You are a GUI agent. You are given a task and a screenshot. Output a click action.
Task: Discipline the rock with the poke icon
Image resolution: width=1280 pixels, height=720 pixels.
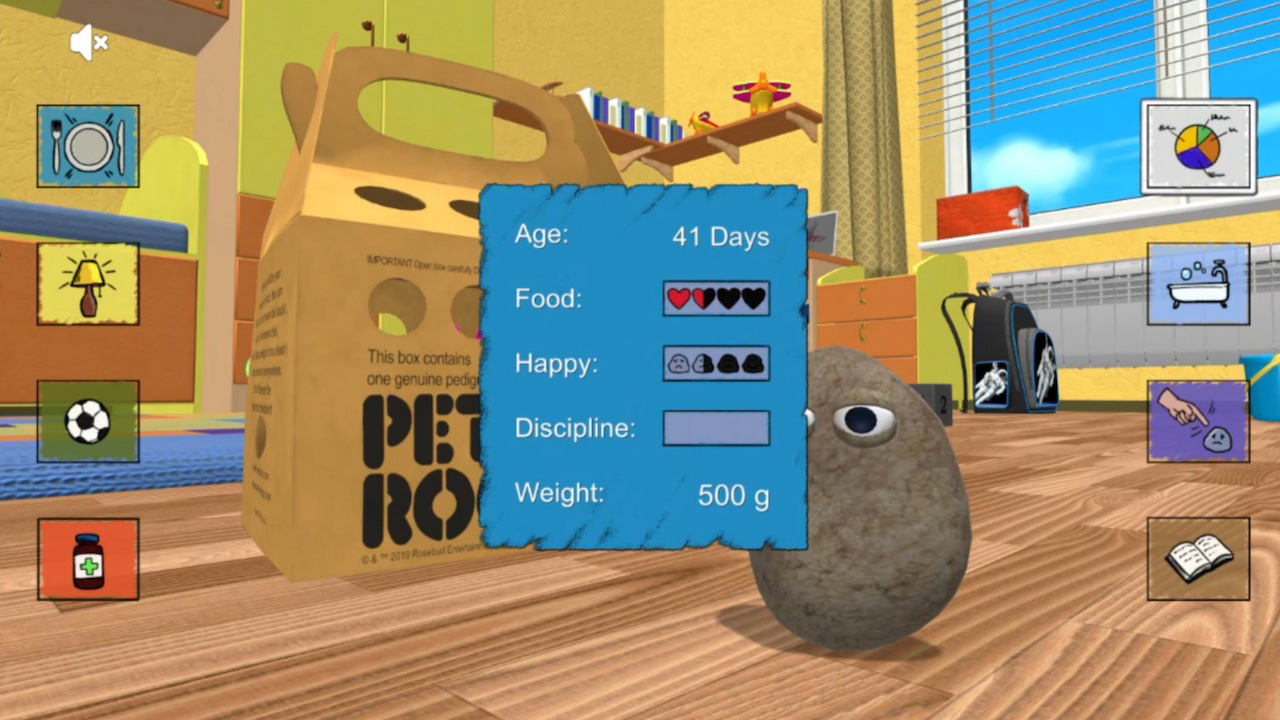click(x=1197, y=420)
